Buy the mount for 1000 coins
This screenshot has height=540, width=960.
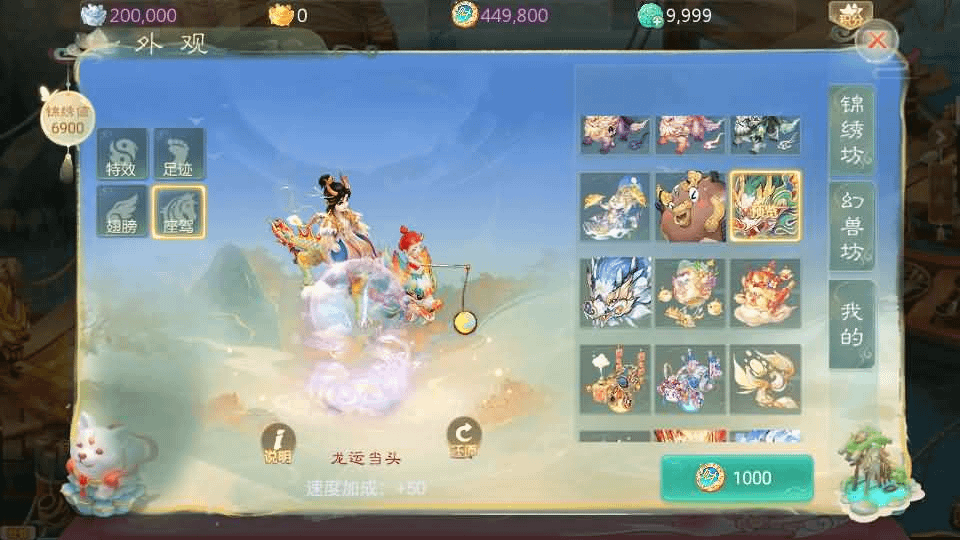click(x=737, y=478)
